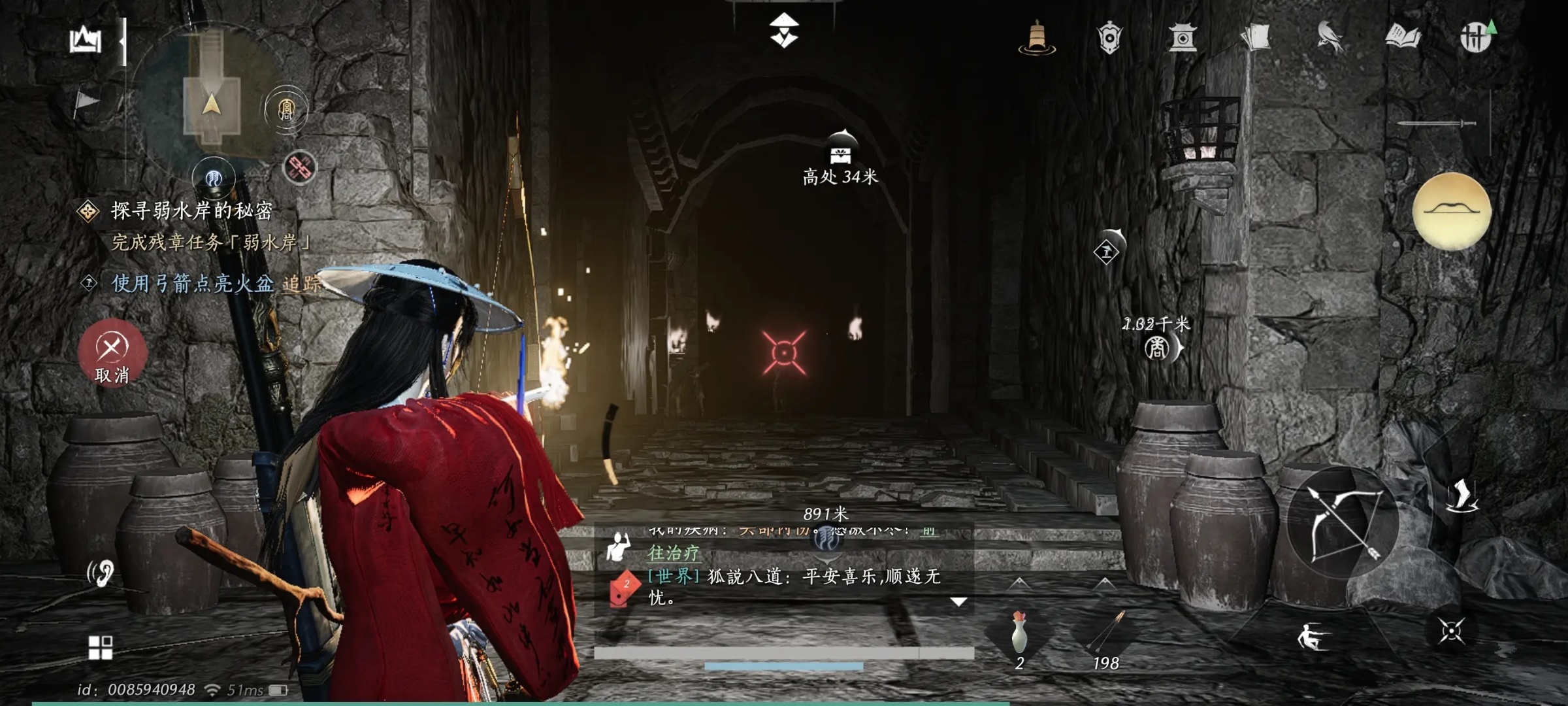
Task: Click the 前往治疗 link in chat
Action: point(673,553)
